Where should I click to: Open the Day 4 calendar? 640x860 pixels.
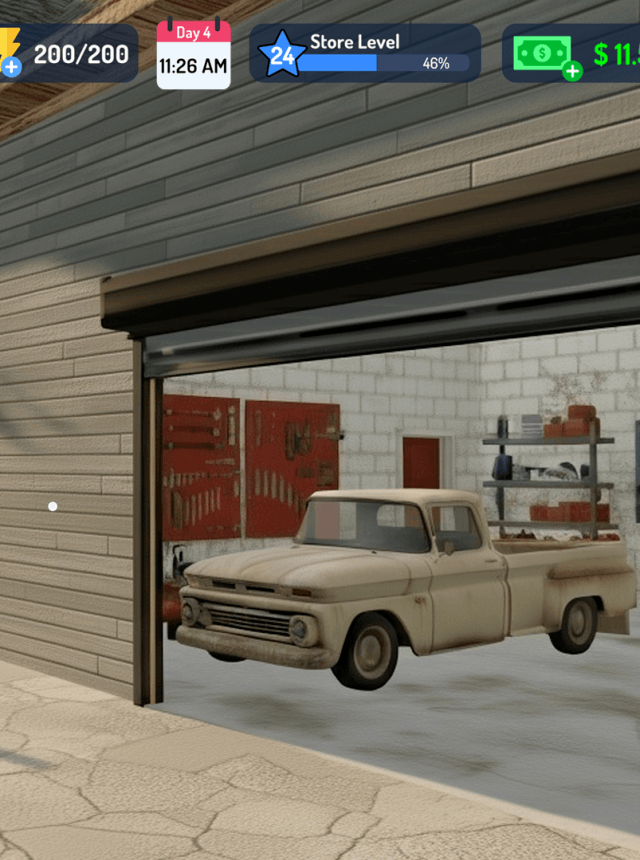(193, 54)
